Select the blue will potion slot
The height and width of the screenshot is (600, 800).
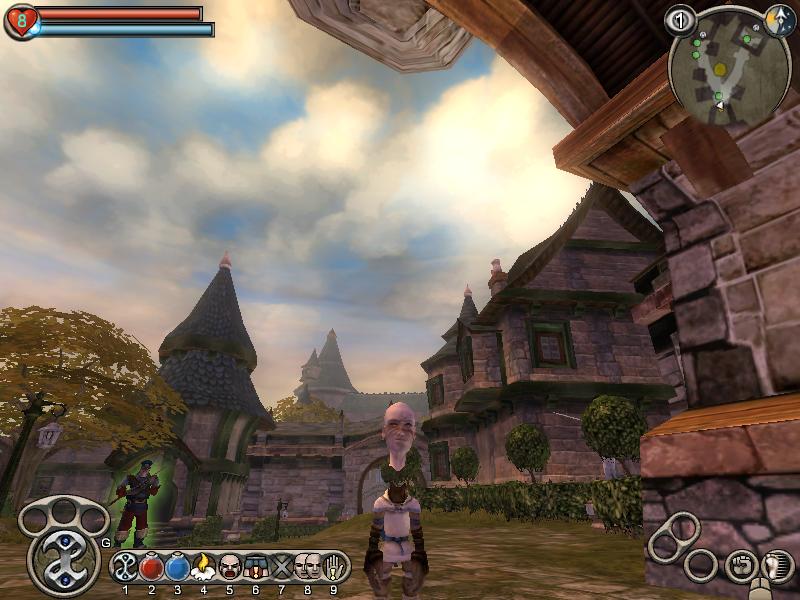click(177, 567)
